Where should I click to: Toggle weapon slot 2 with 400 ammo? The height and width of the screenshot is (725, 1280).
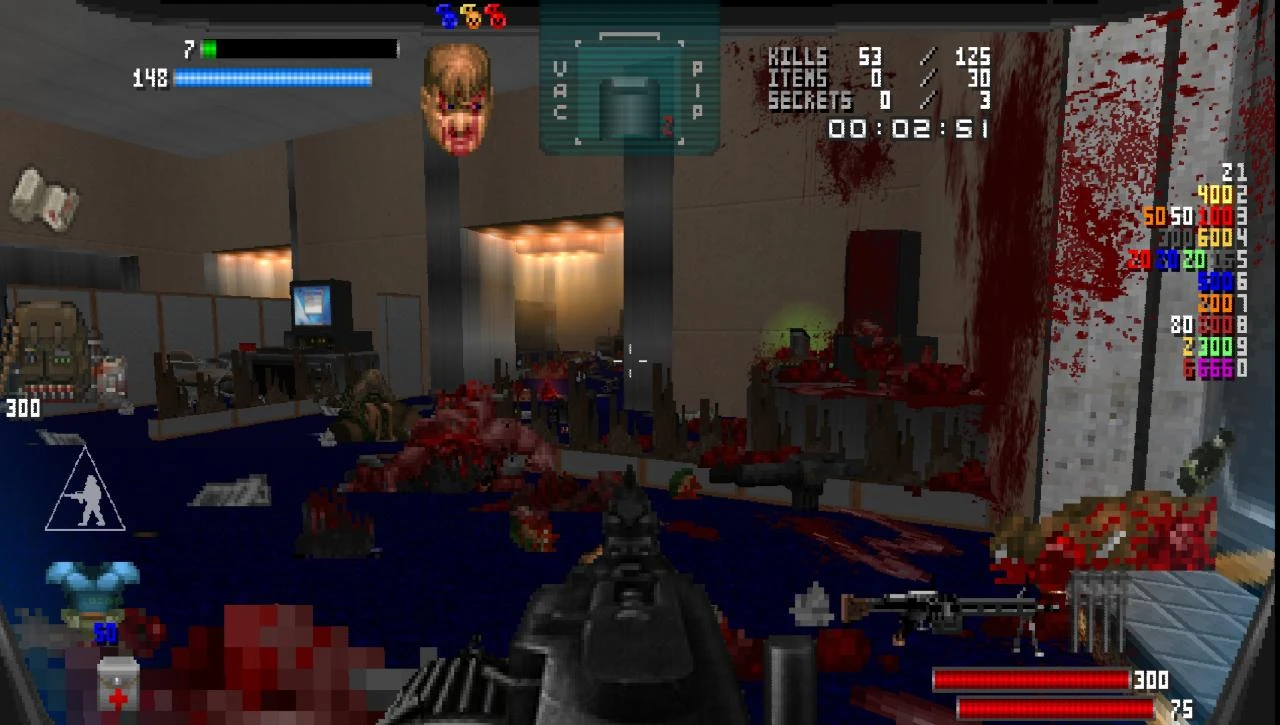(1213, 195)
